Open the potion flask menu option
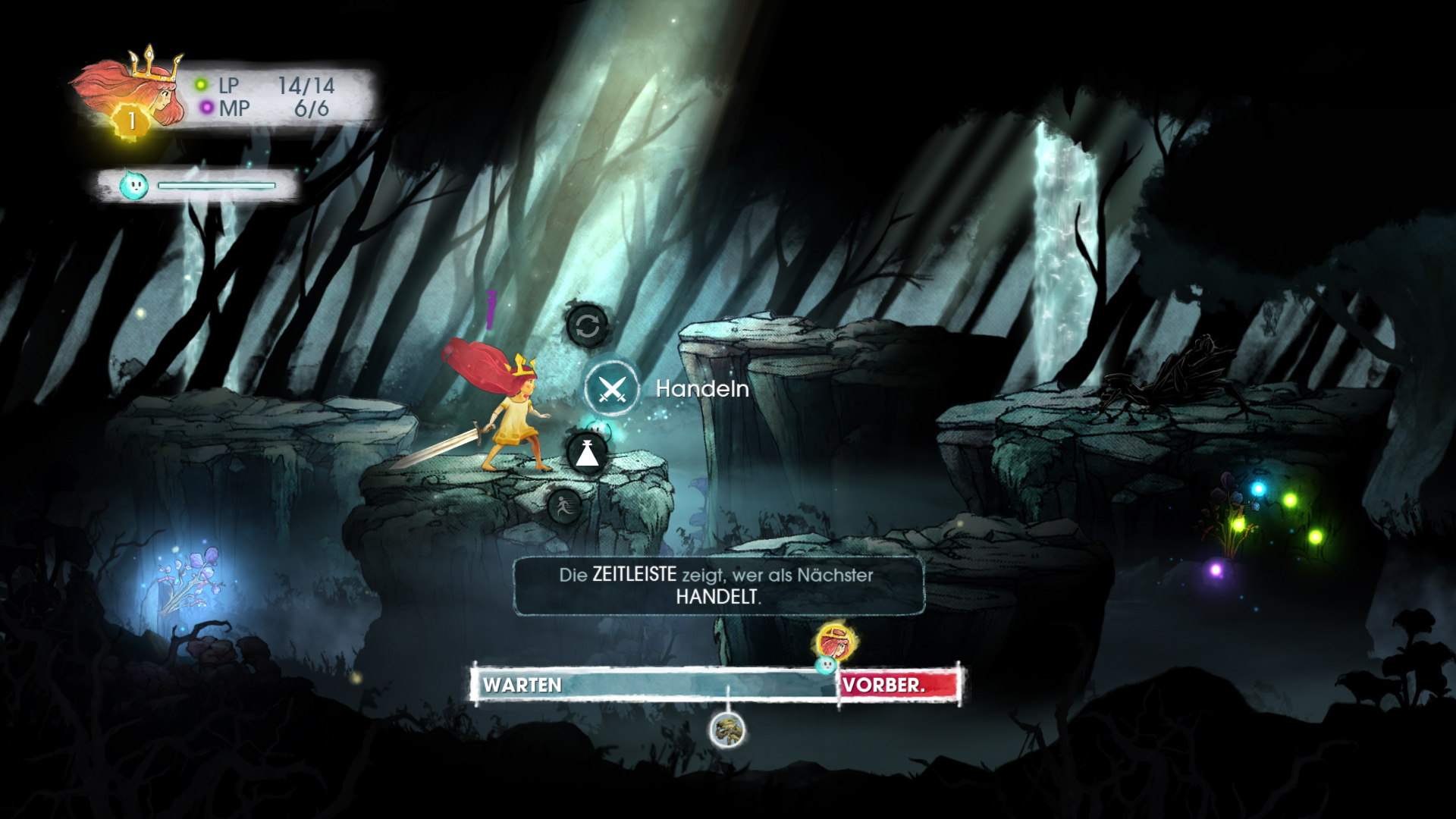 587,453
